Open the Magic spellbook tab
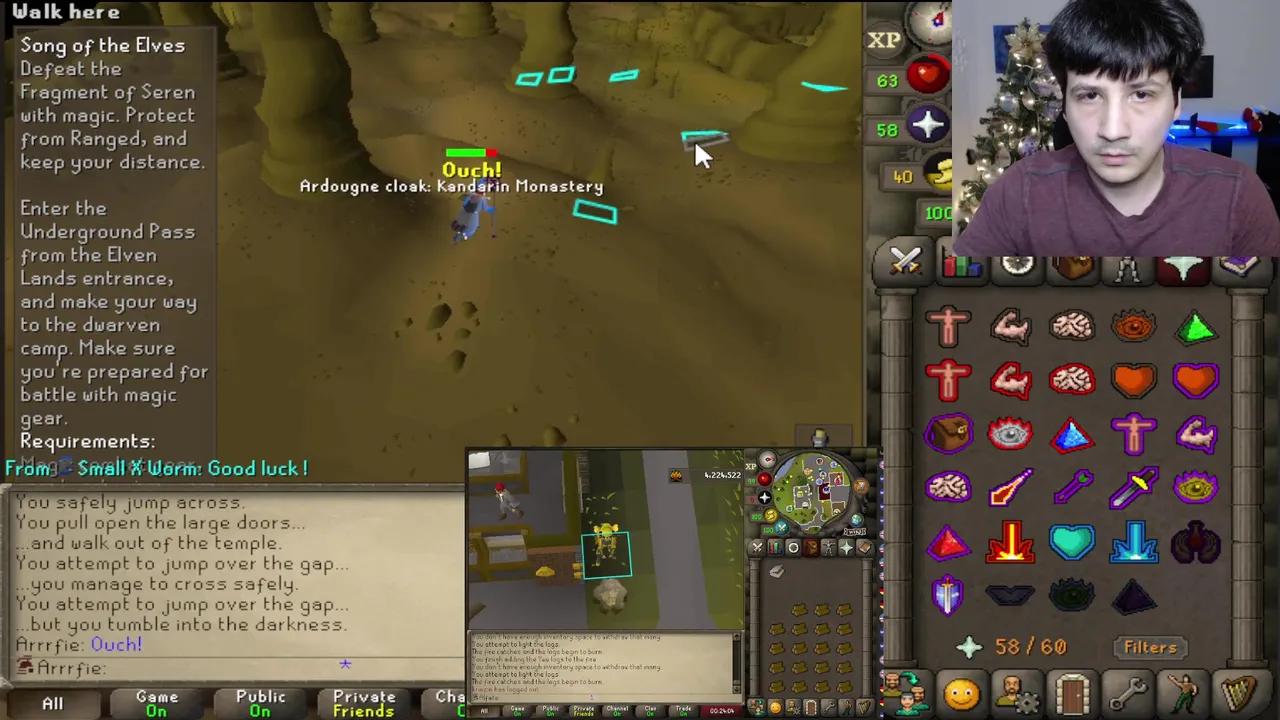Screen dimensions: 1280x720 pyautogui.click(x=1240, y=262)
